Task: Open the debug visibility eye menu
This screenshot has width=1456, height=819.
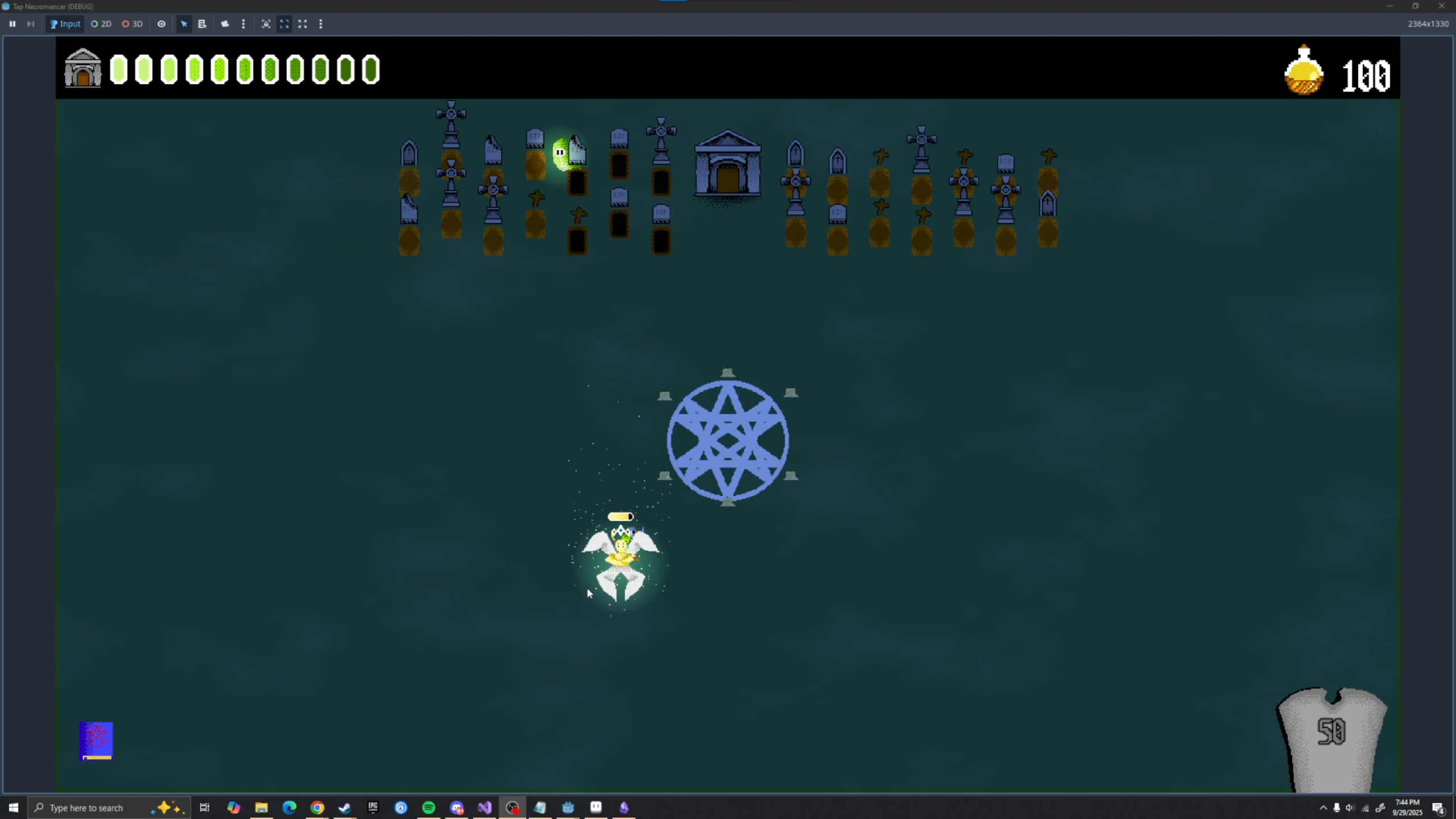Action: [x=162, y=24]
